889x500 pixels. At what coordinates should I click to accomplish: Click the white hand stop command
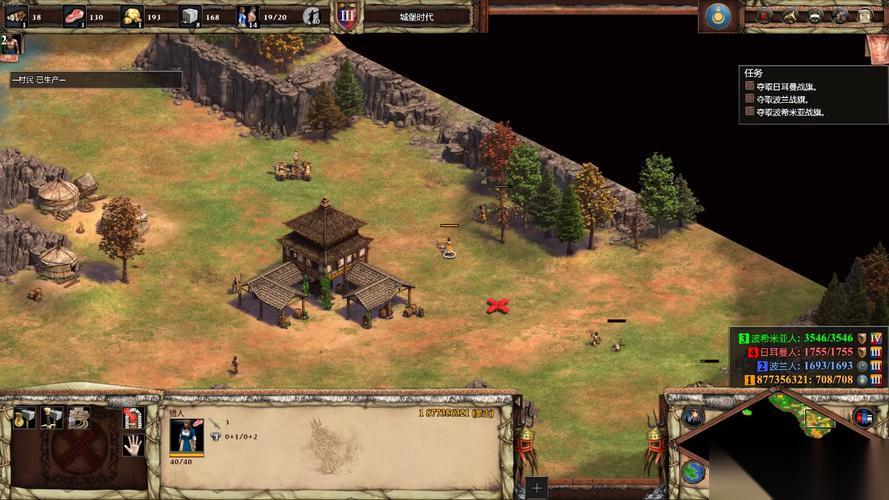point(133,445)
